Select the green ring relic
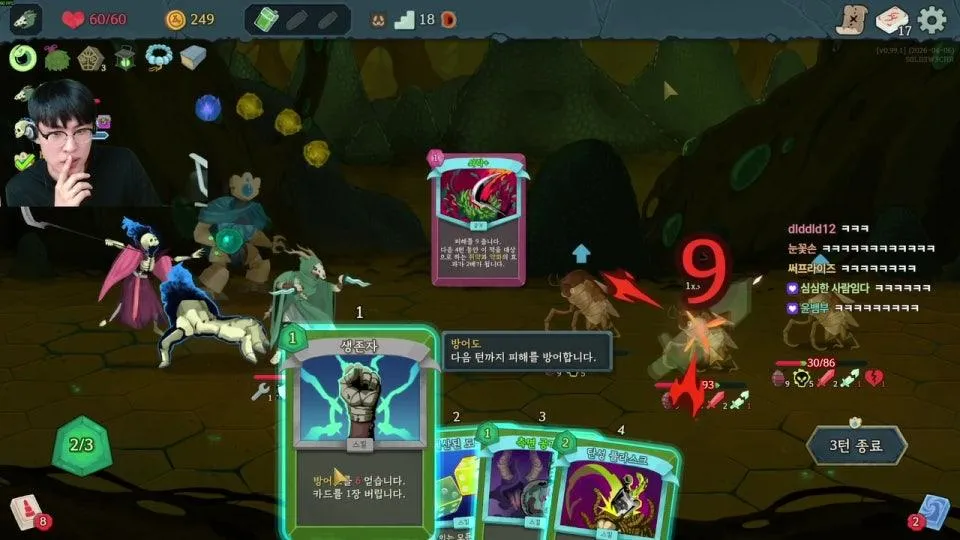 pyautogui.click(x=23, y=58)
